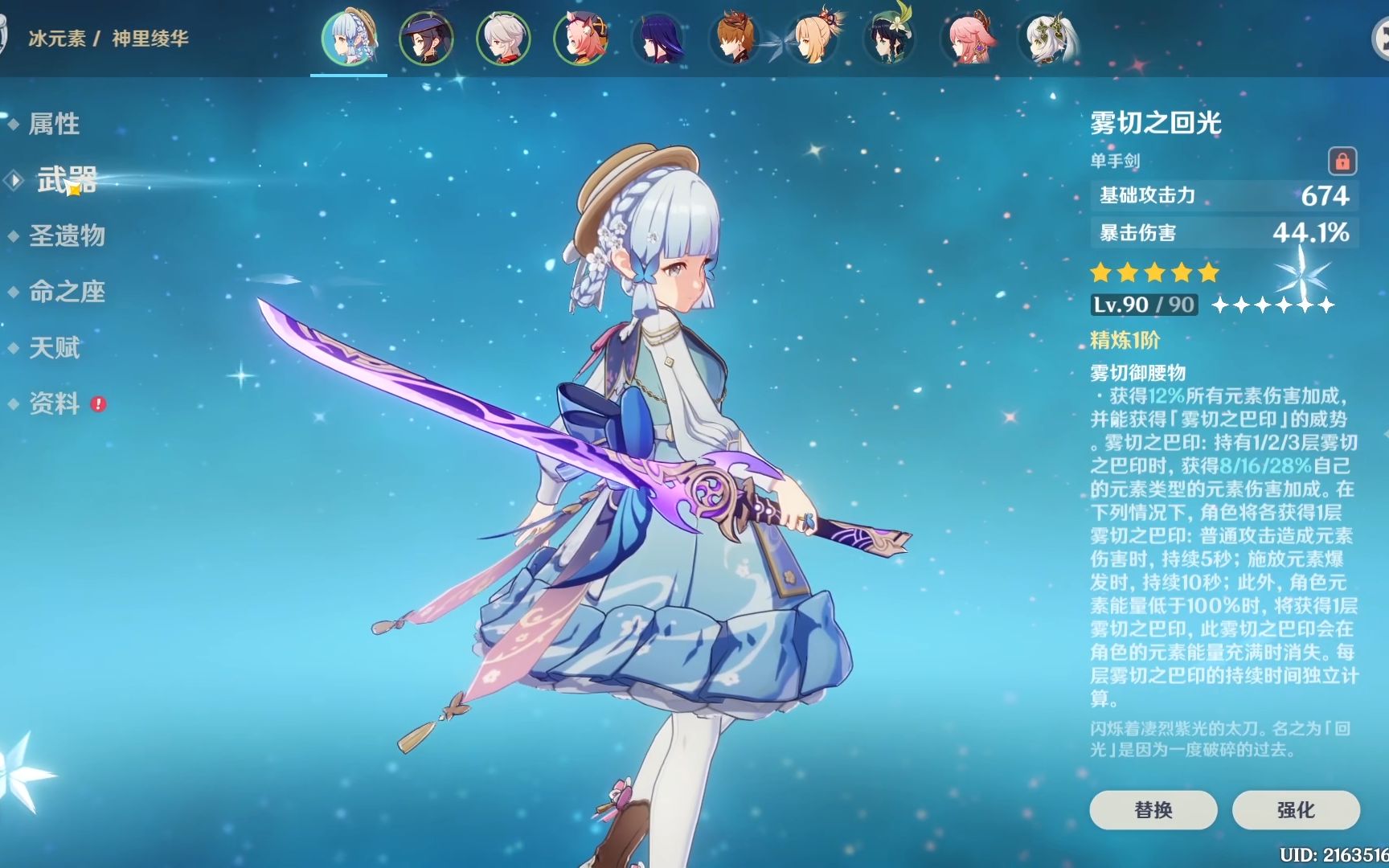Select Nahida's white-haired portrait
The width and height of the screenshot is (1389, 868).
click(1046, 38)
